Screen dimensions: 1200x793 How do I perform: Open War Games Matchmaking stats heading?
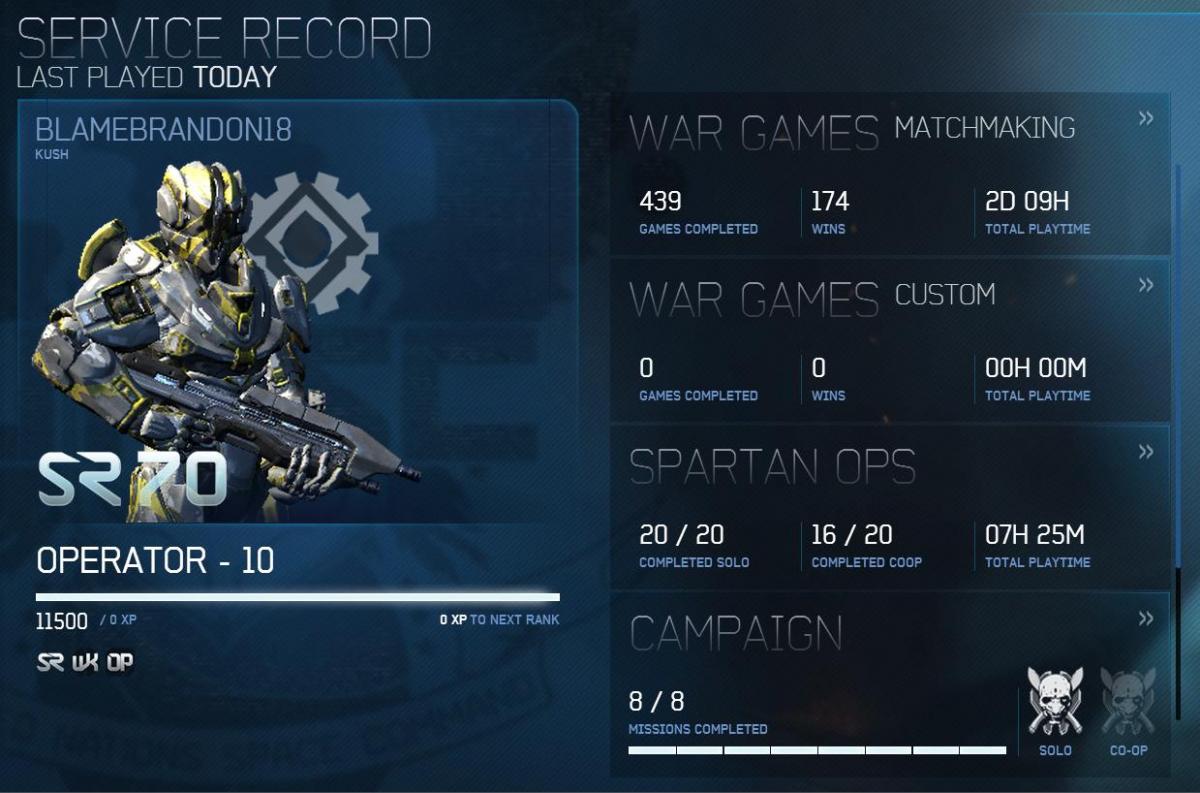pyautogui.click(x=852, y=131)
